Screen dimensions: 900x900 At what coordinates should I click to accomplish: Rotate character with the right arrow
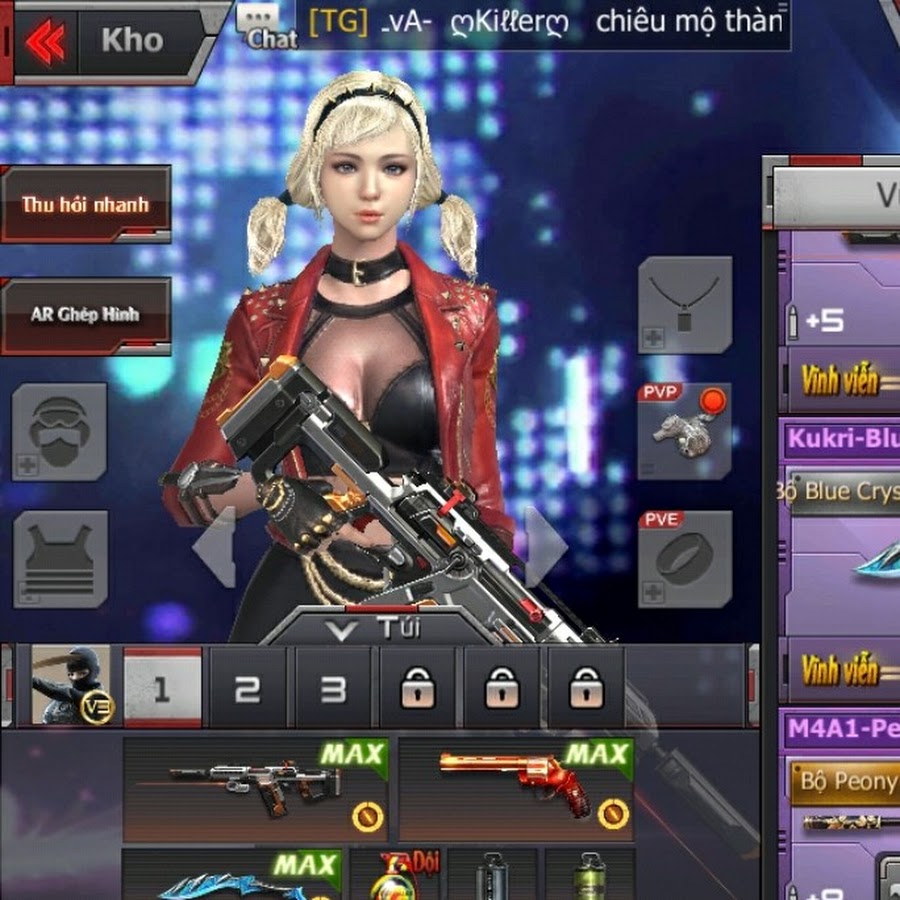point(545,546)
